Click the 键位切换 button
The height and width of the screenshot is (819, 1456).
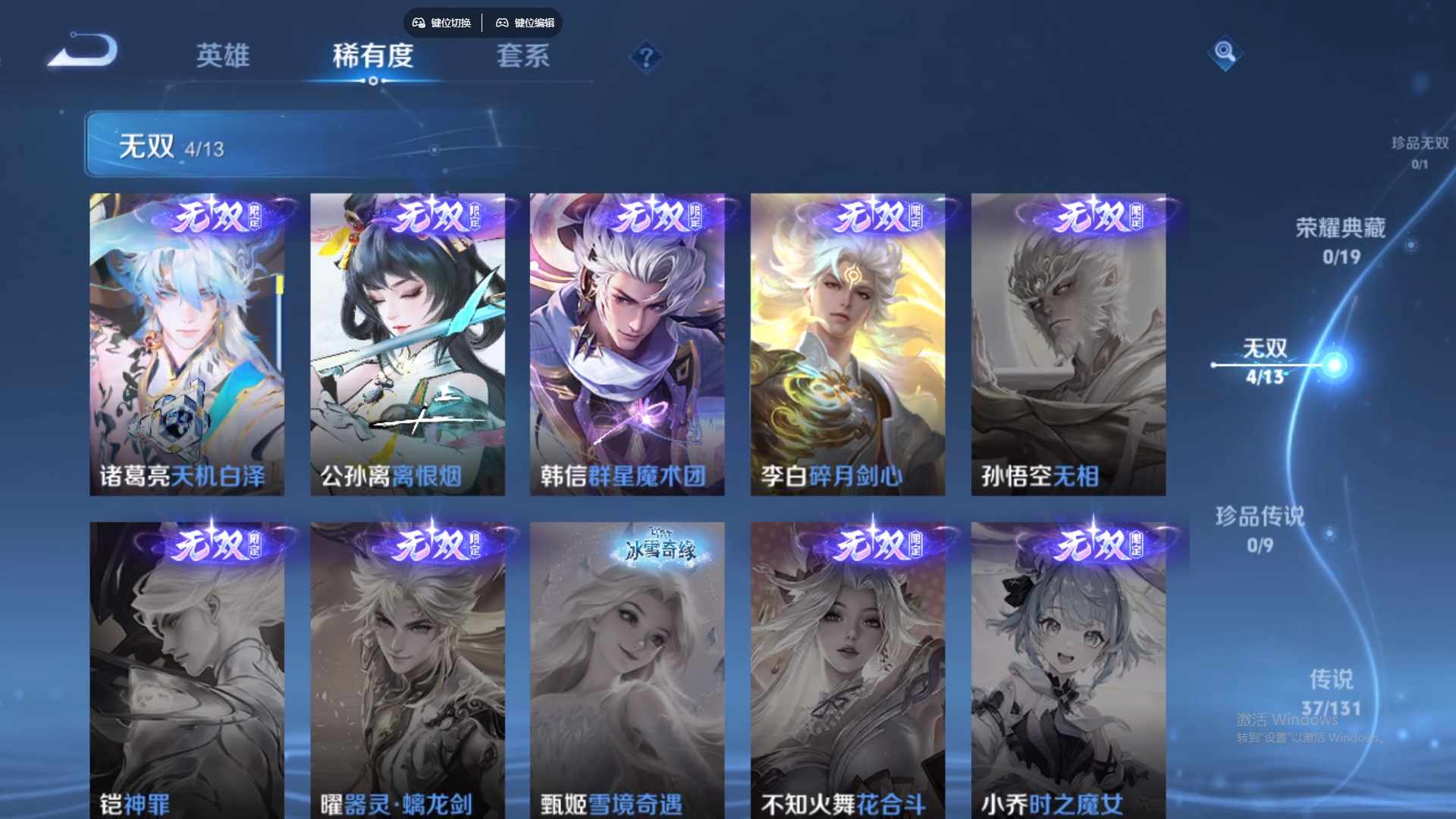coord(442,23)
